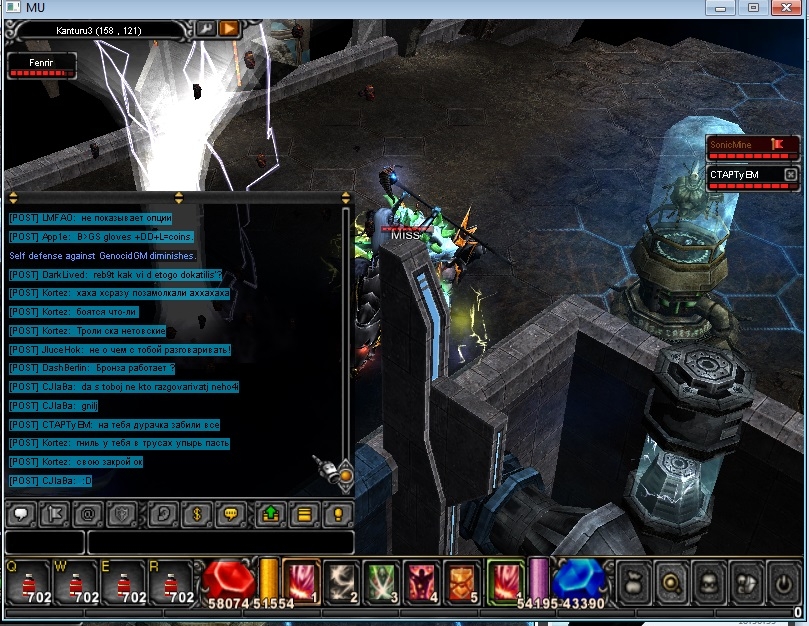Choose the orange skill in slot 5
The height and width of the screenshot is (626, 809).
click(x=460, y=582)
